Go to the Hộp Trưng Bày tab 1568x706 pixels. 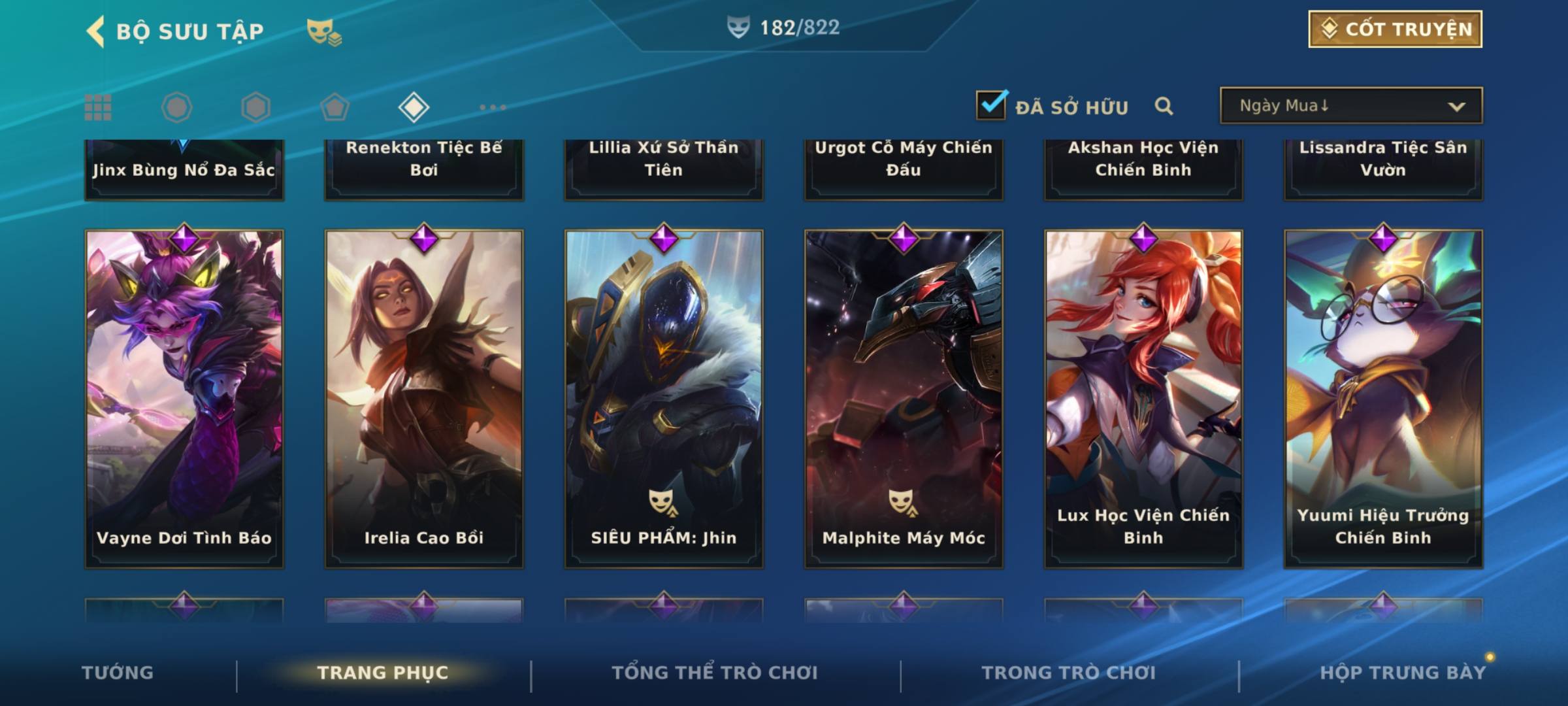coord(1403,673)
